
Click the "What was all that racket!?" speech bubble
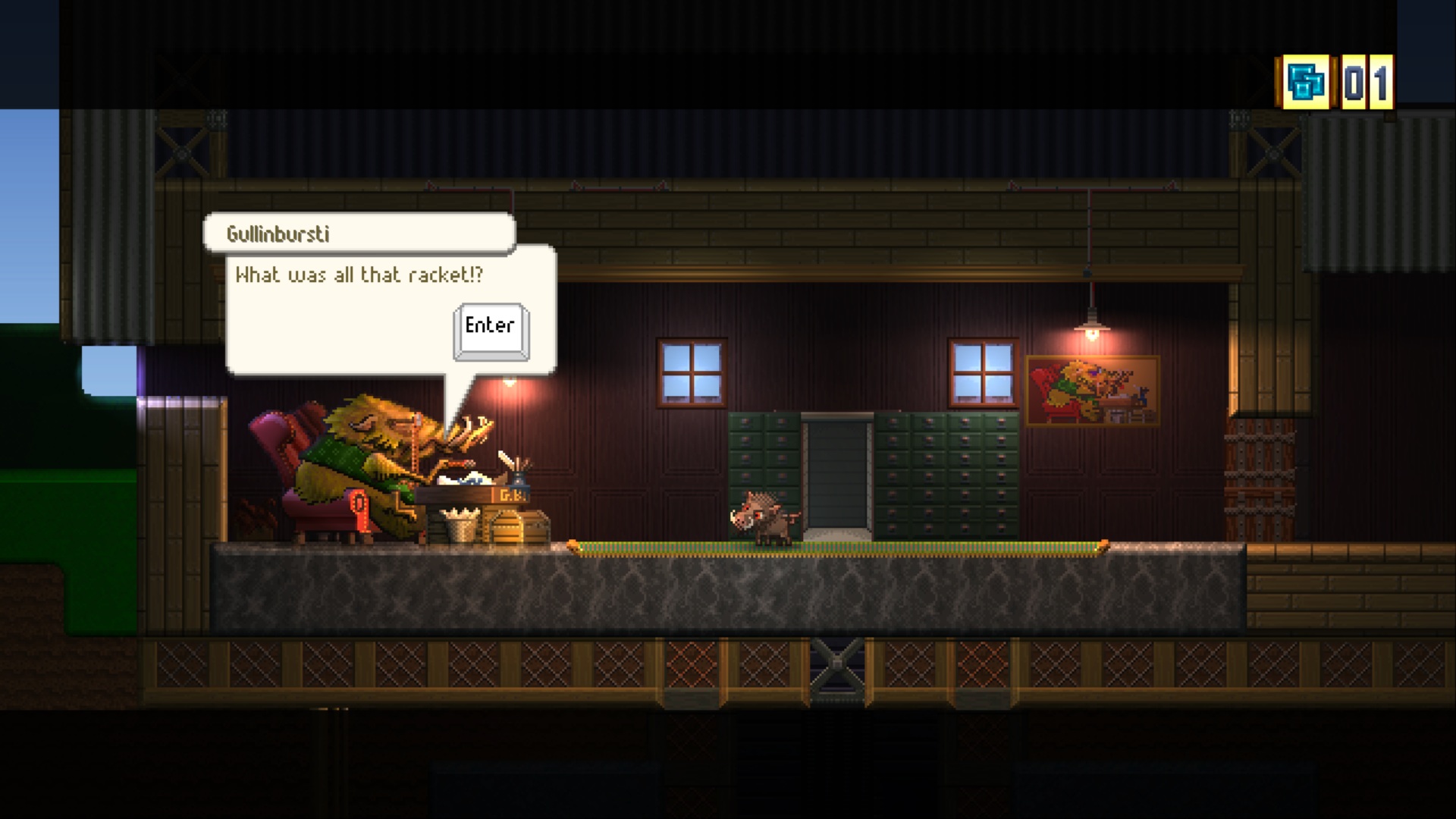(x=358, y=275)
